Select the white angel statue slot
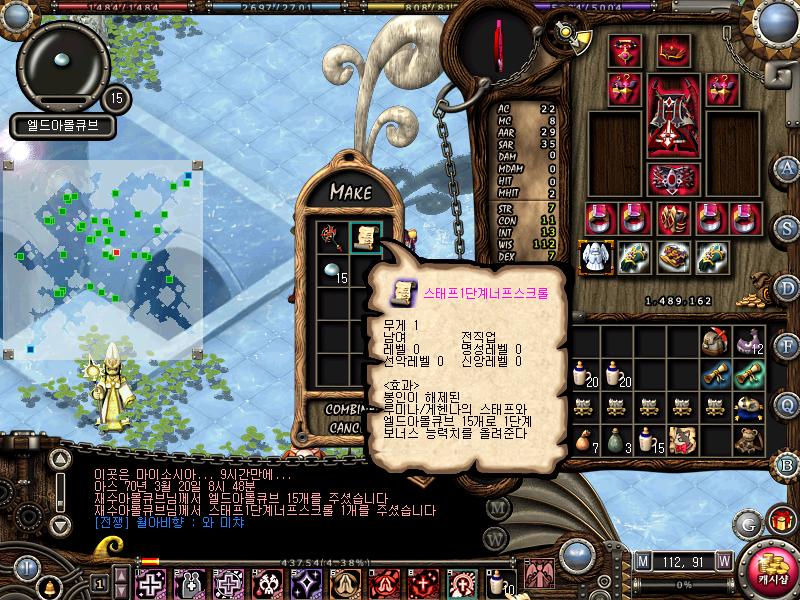The image size is (800, 600). pos(597,257)
